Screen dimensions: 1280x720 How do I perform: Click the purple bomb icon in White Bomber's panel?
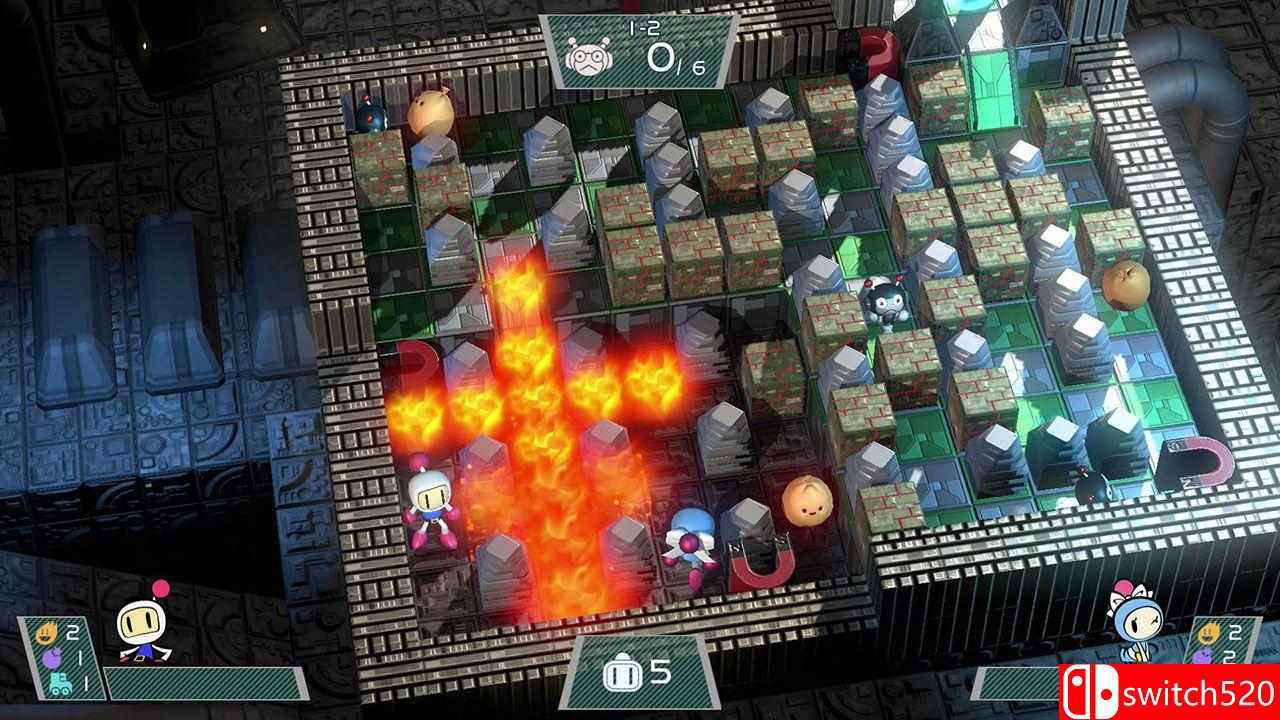(x=52, y=658)
